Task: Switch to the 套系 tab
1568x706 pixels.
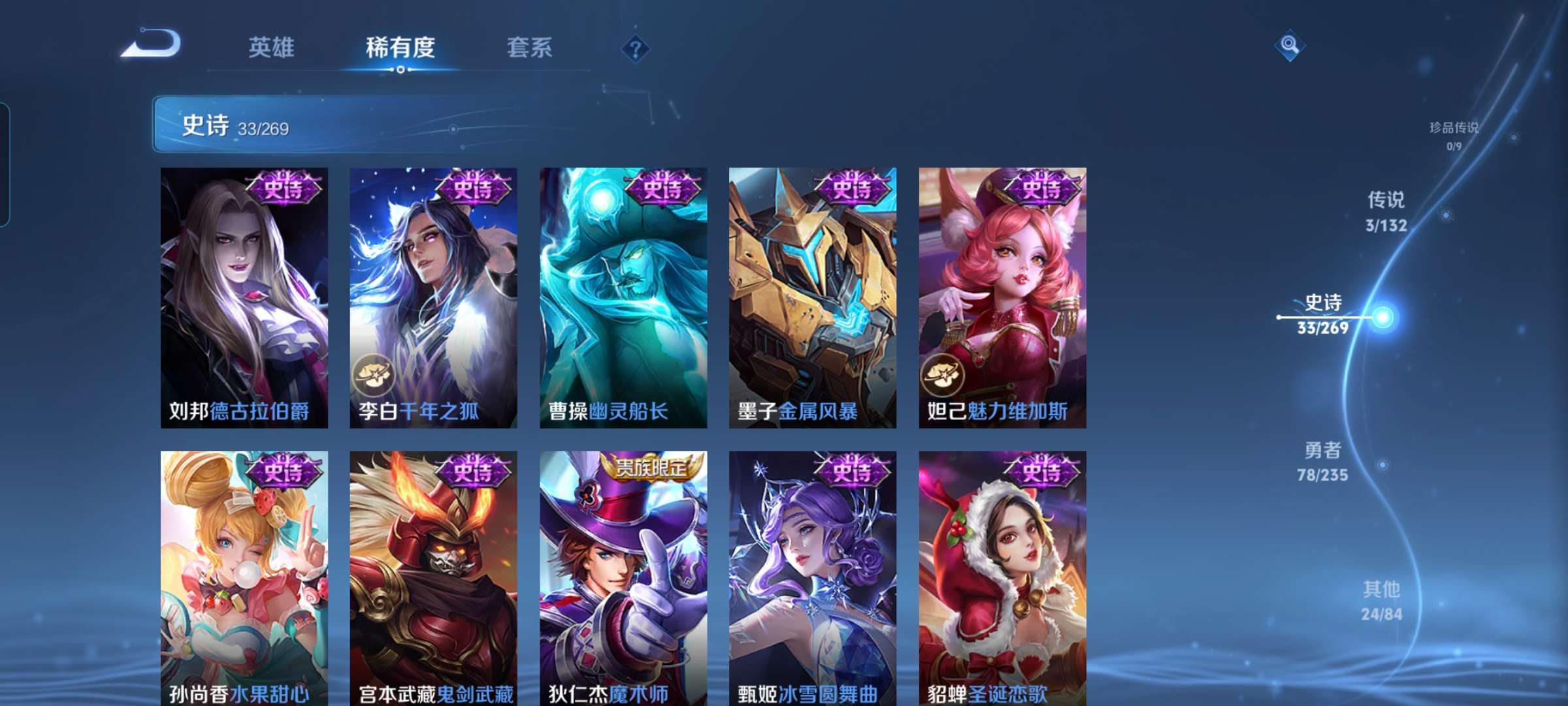Action: pyautogui.click(x=531, y=48)
